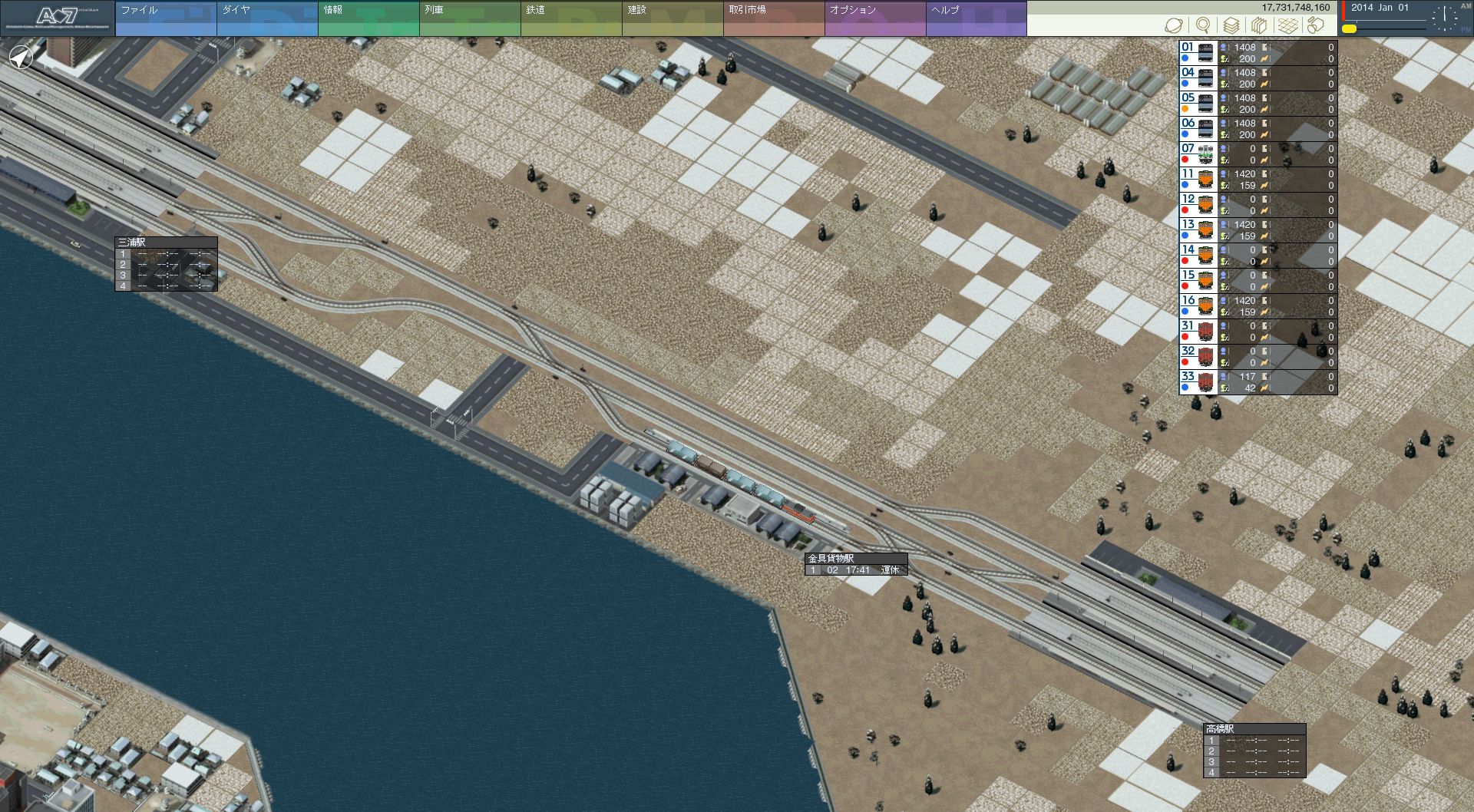Image resolution: width=1474 pixels, height=812 pixels.
Task: Open the ファイル (File) menu
Action: [x=165, y=18]
